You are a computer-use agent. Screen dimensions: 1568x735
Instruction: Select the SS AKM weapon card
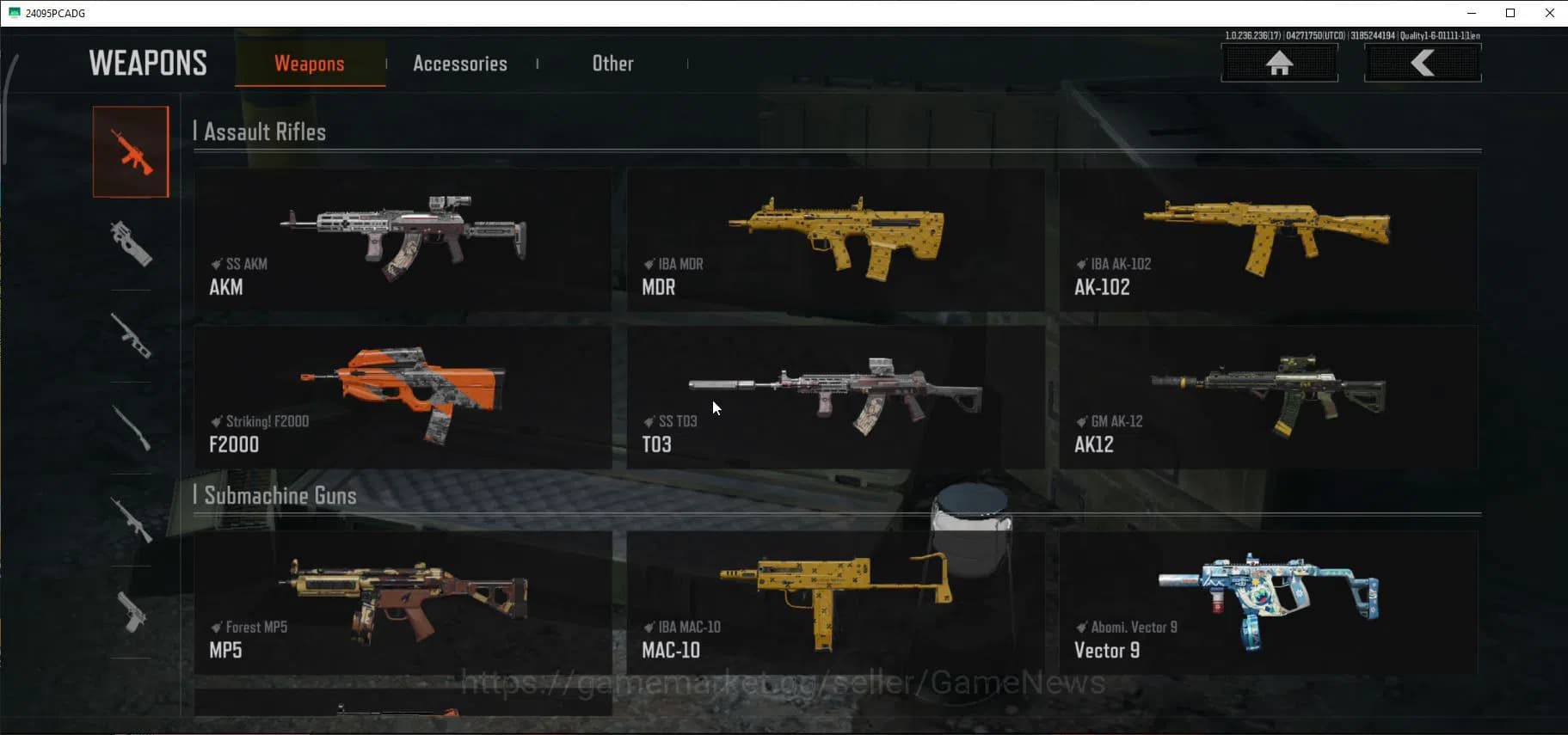pos(403,241)
